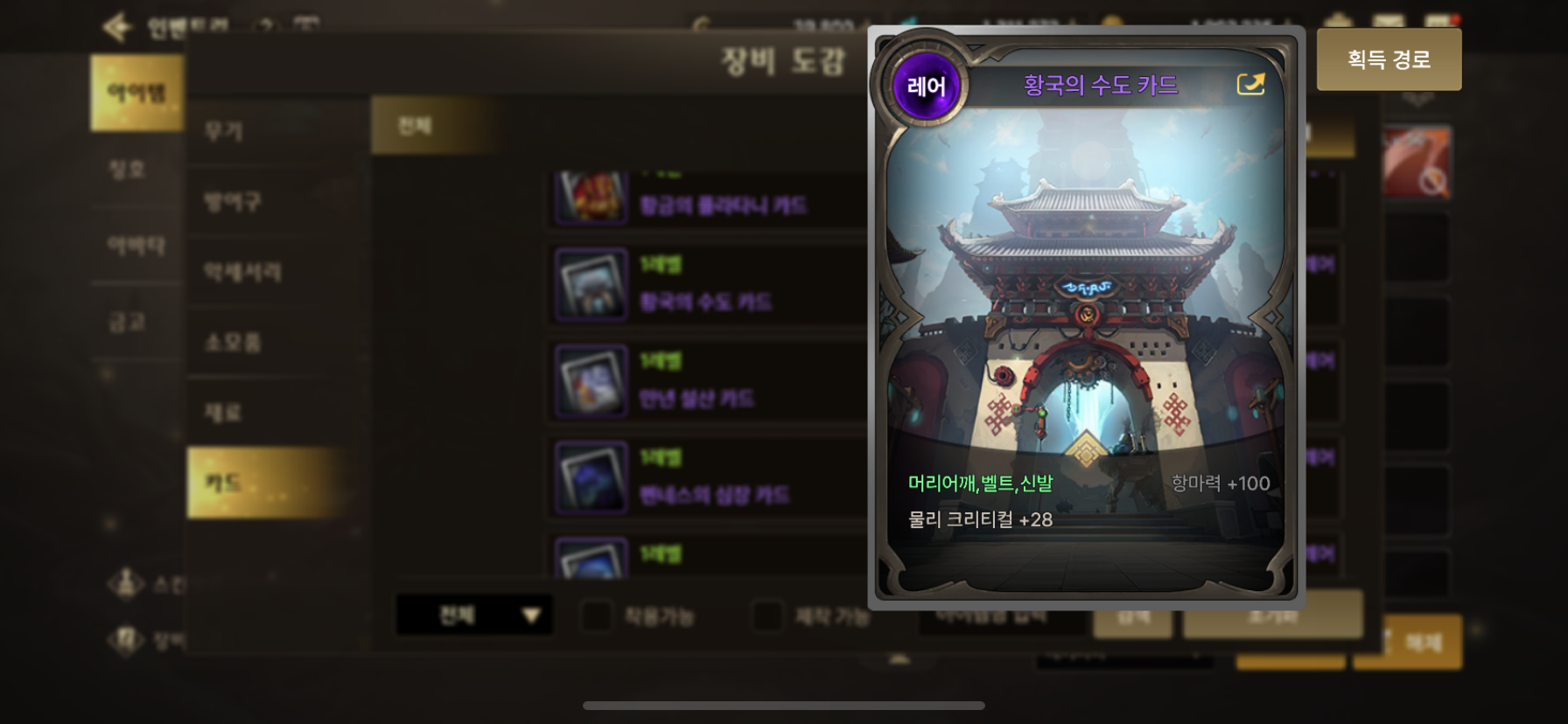Select the 황국의 수도 카드 list row
Viewport: 1568px width, 724px height.
[x=704, y=285]
